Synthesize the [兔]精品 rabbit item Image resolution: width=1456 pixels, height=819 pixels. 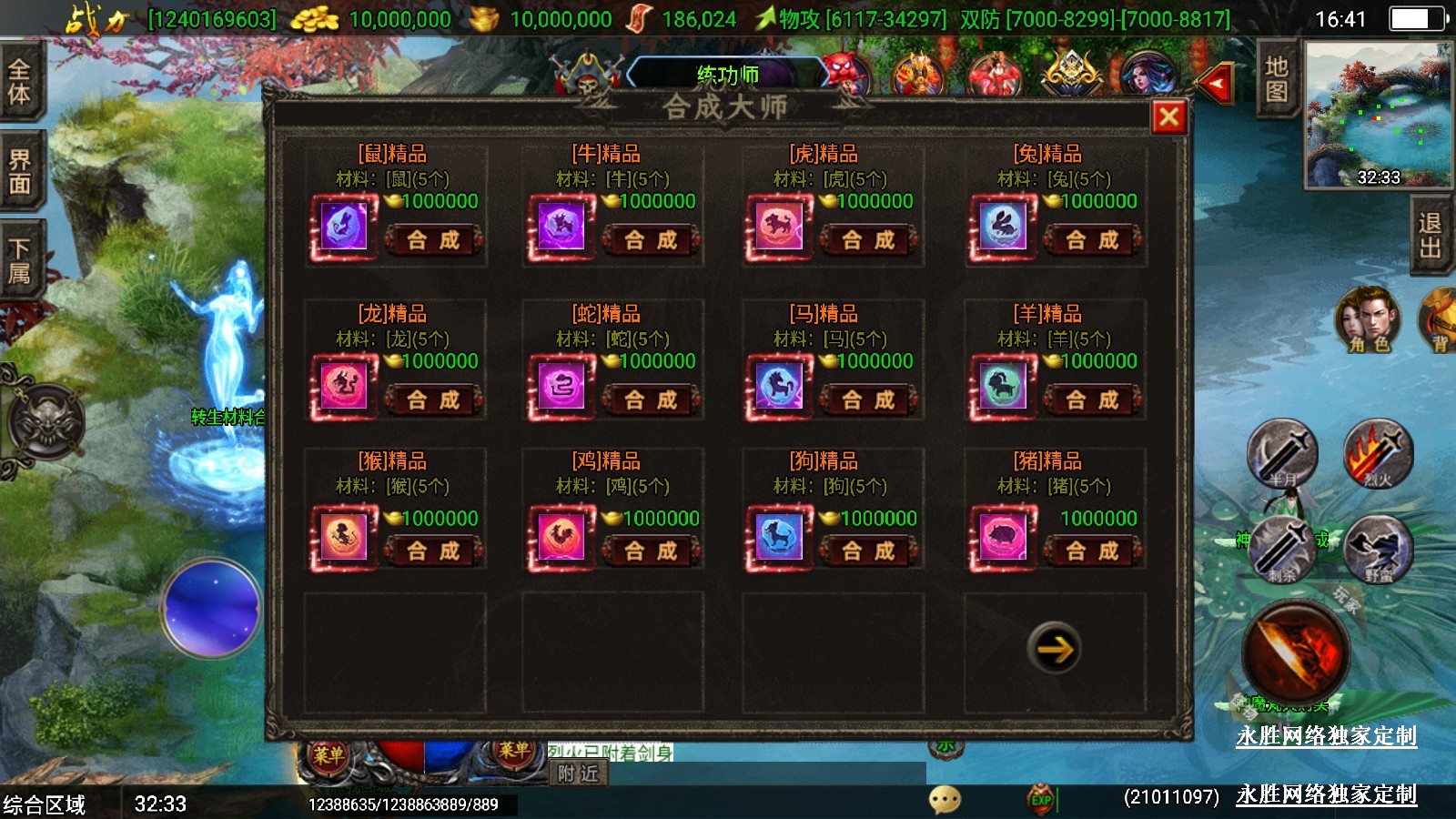(1092, 240)
